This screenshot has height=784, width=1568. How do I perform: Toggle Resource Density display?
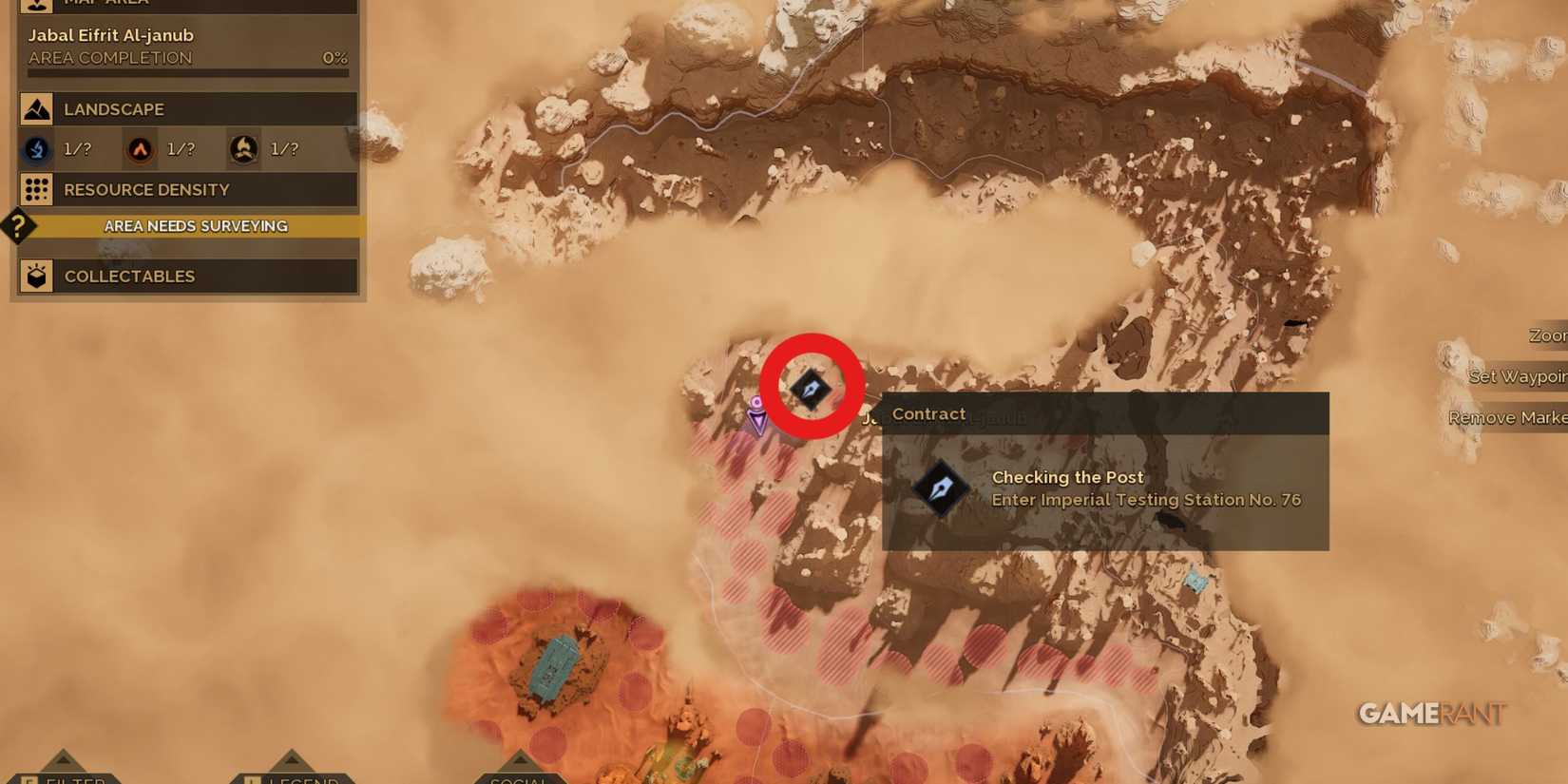145,190
